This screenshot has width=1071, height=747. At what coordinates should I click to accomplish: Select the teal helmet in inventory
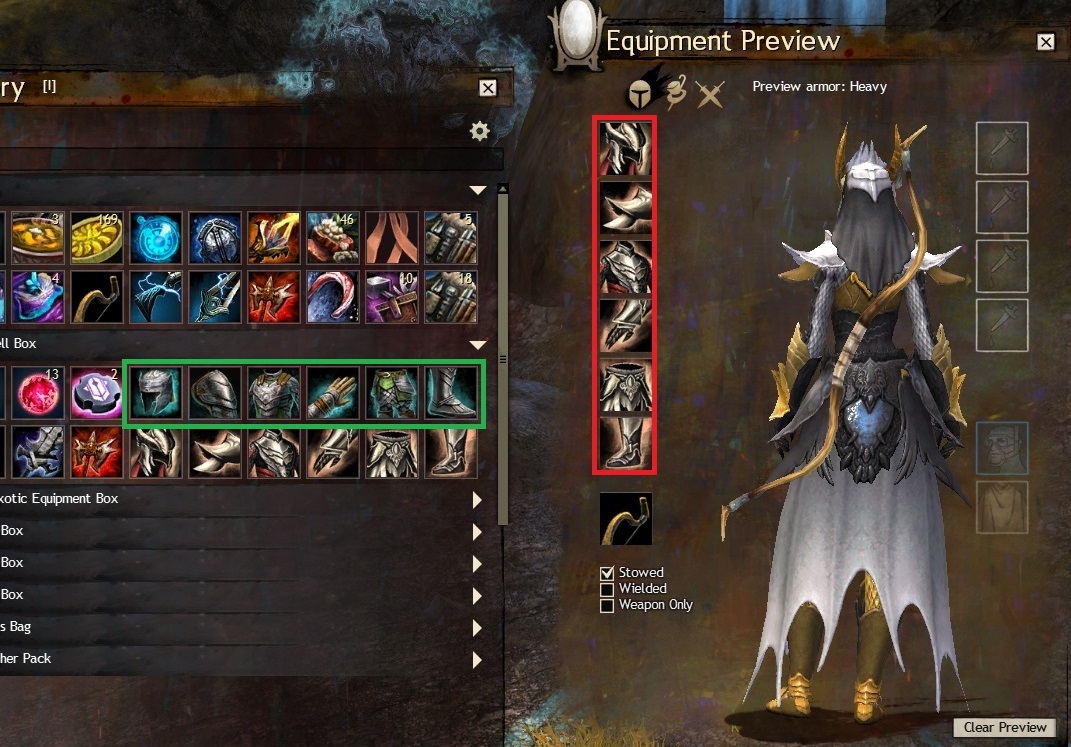point(154,393)
